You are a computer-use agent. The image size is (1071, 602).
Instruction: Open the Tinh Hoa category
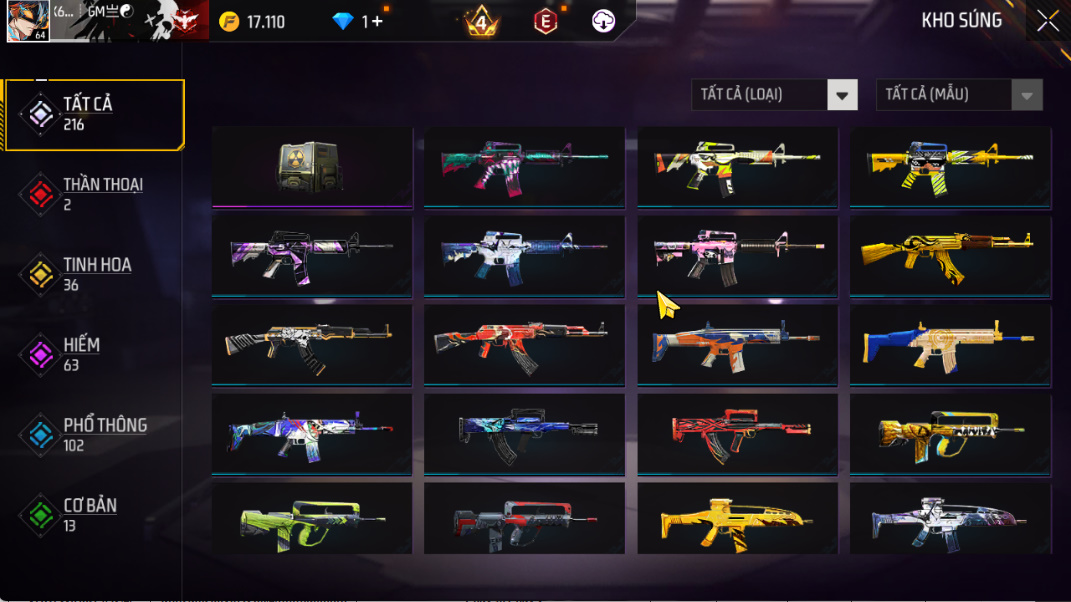(95, 274)
